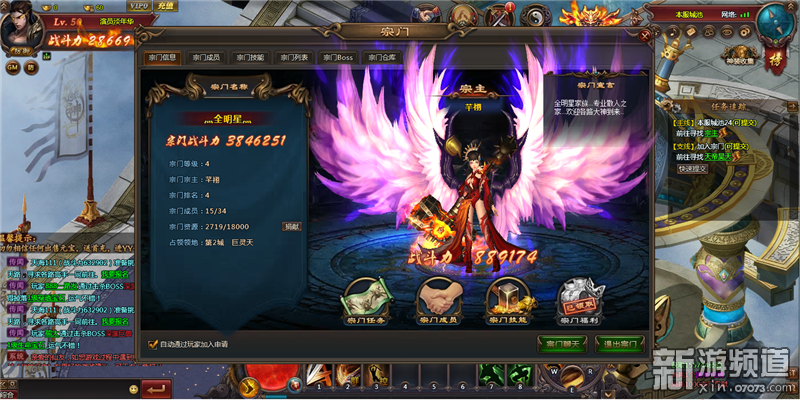Open the 宗门任务 scroll icon

tap(364, 300)
